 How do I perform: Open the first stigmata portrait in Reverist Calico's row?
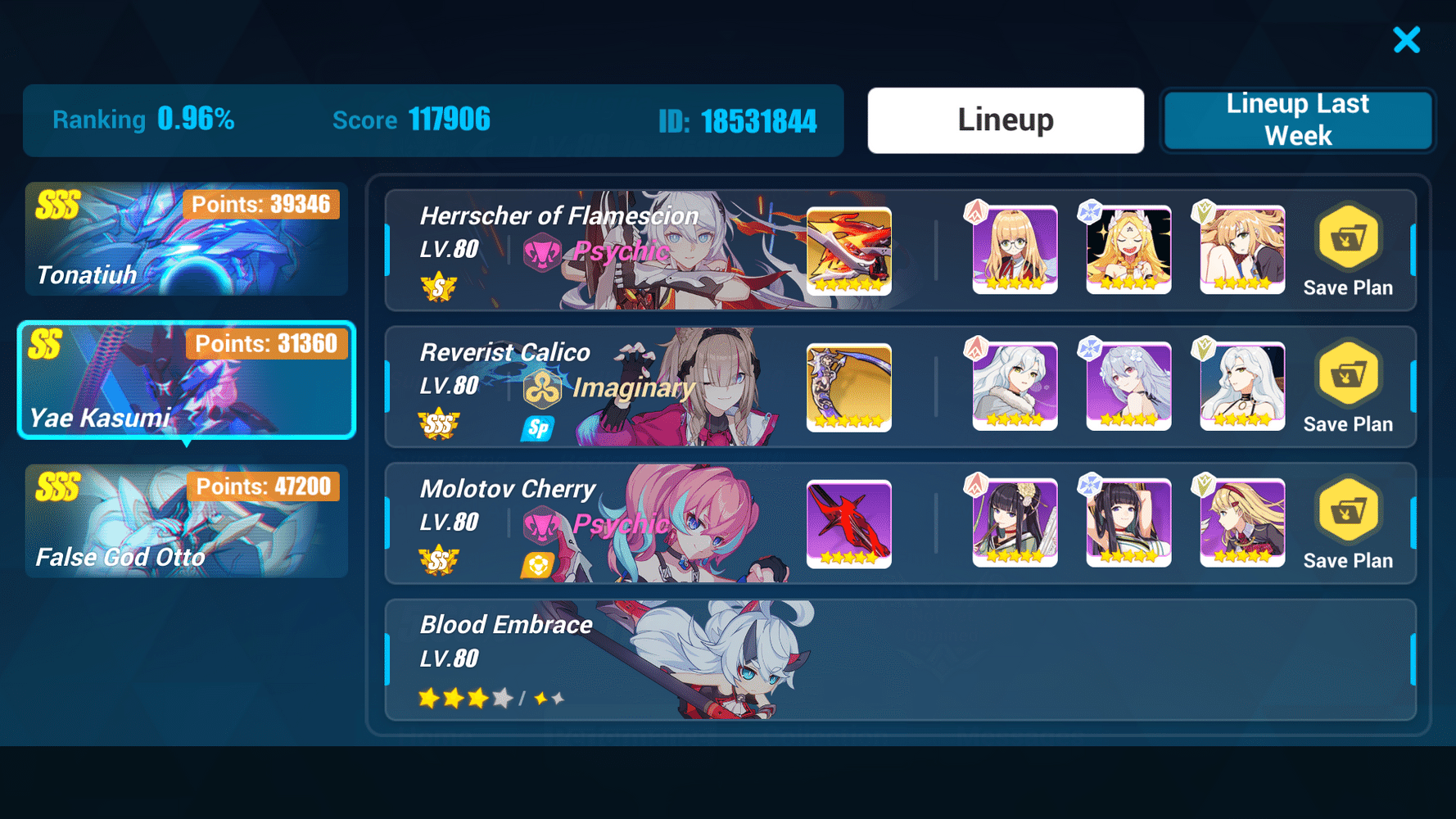(x=1015, y=387)
